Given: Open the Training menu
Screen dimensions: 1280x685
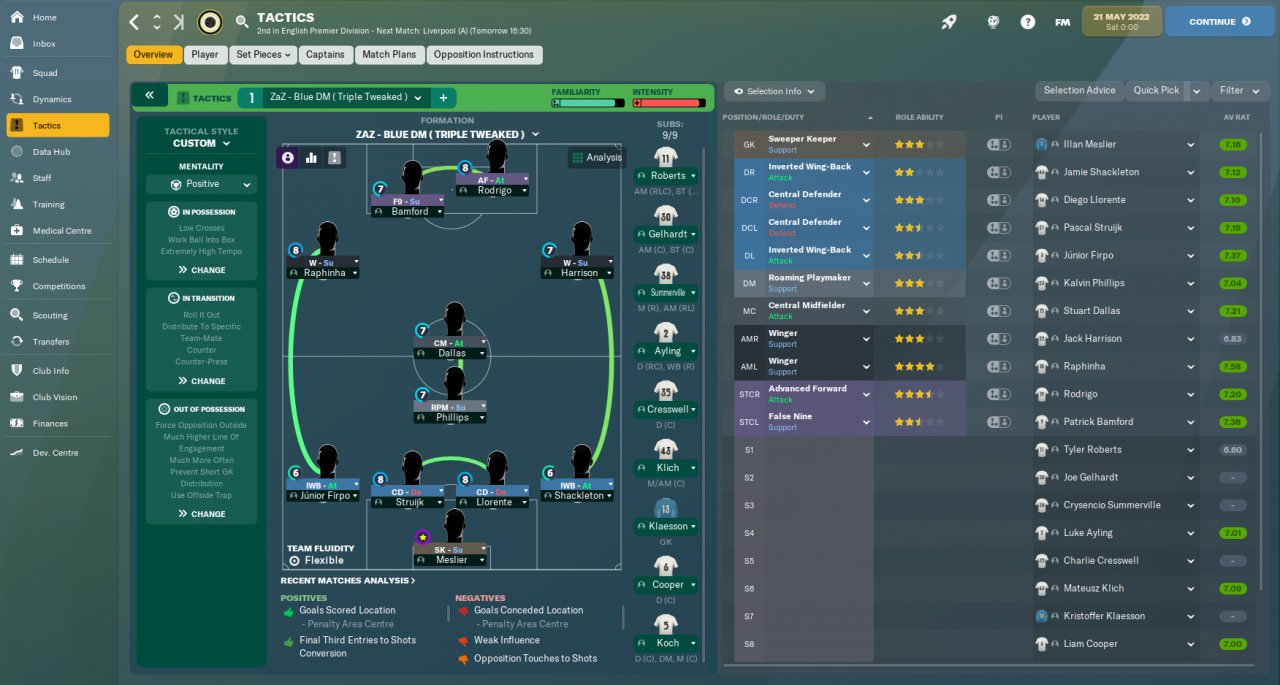Looking at the screenshot, I should tap(48, 204).
